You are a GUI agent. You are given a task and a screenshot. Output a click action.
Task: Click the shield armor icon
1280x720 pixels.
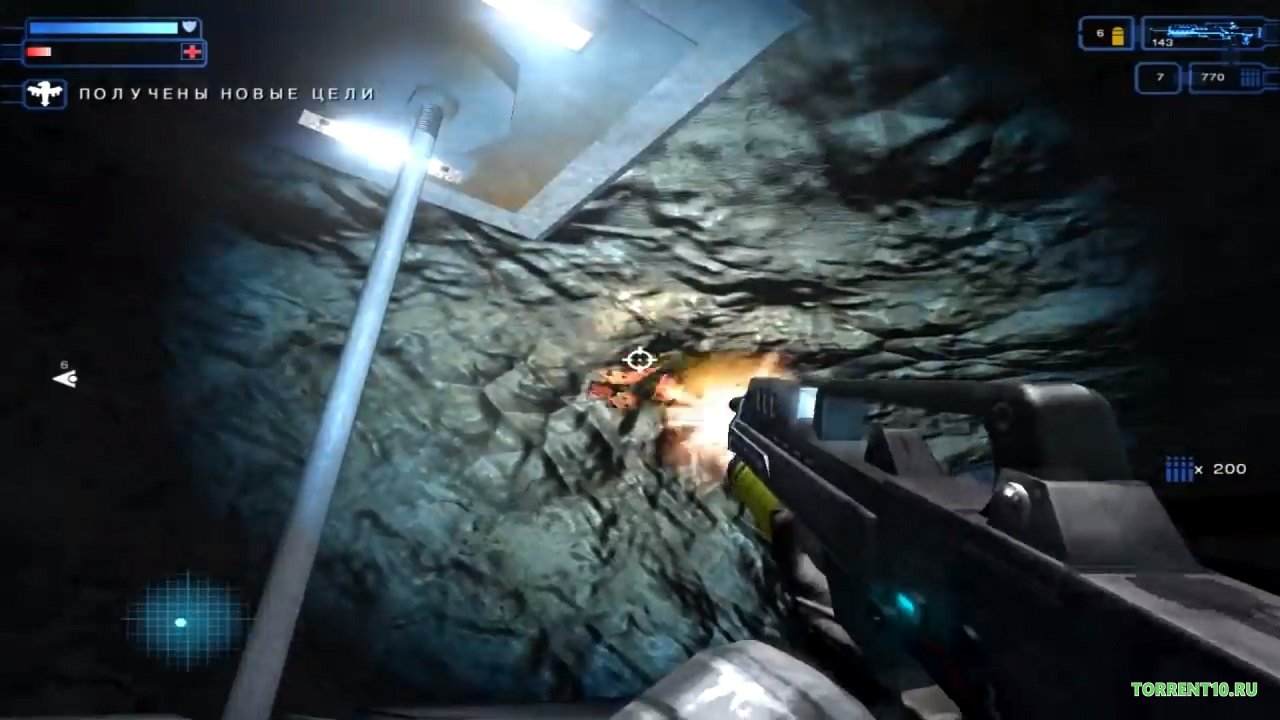point(189,27)
